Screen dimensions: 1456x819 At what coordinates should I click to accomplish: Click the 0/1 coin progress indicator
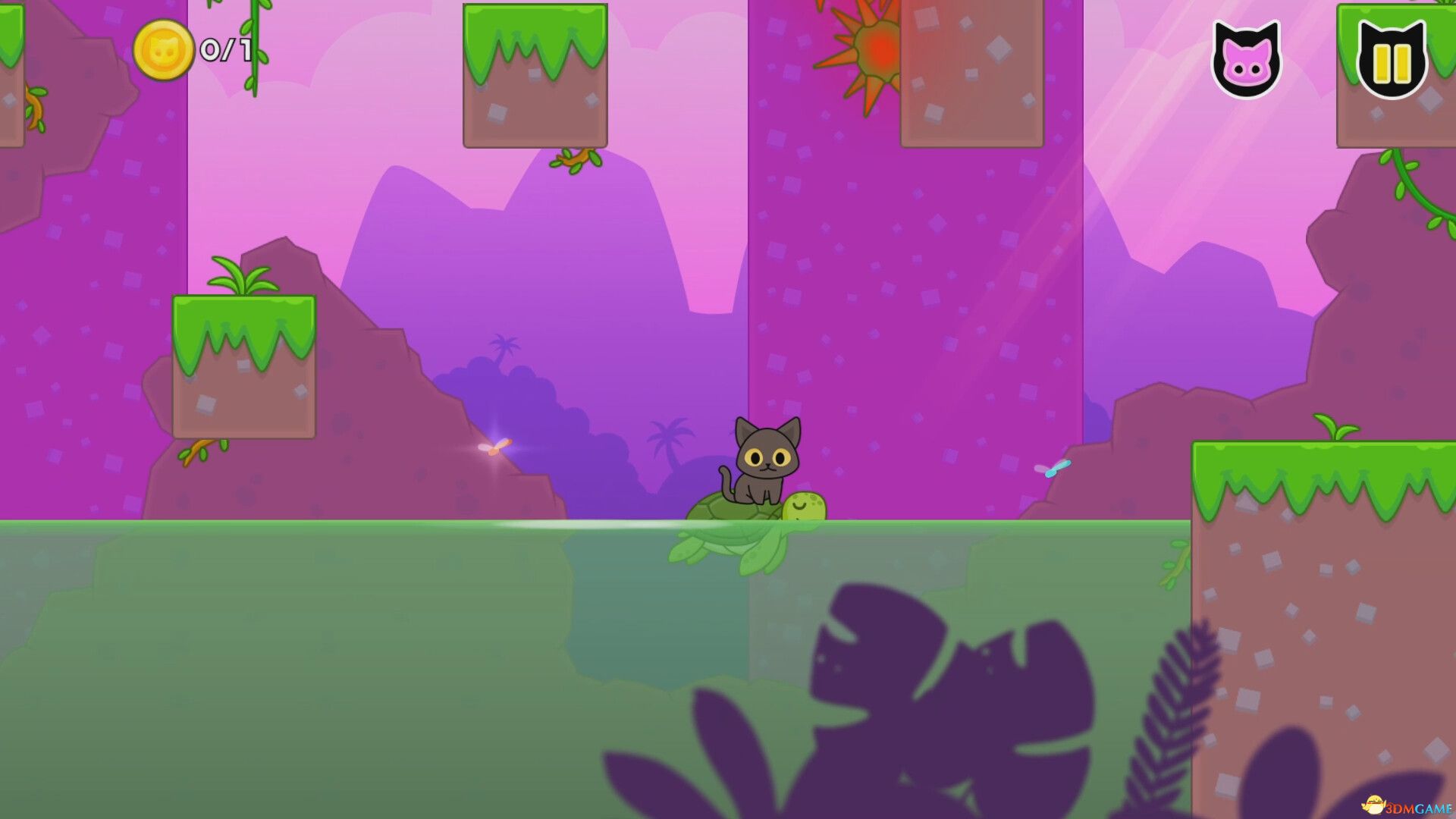tap(224, 51)
